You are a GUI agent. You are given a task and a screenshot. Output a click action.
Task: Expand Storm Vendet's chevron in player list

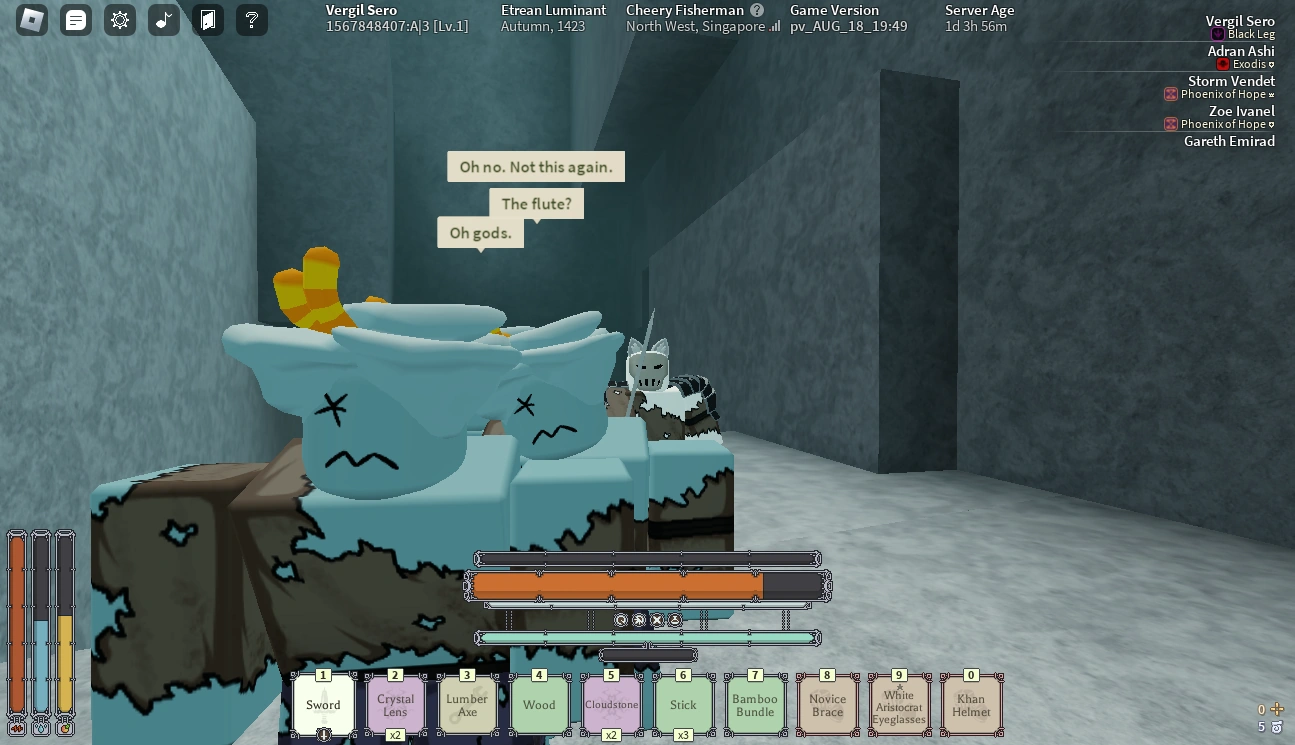coord(1271,94)
